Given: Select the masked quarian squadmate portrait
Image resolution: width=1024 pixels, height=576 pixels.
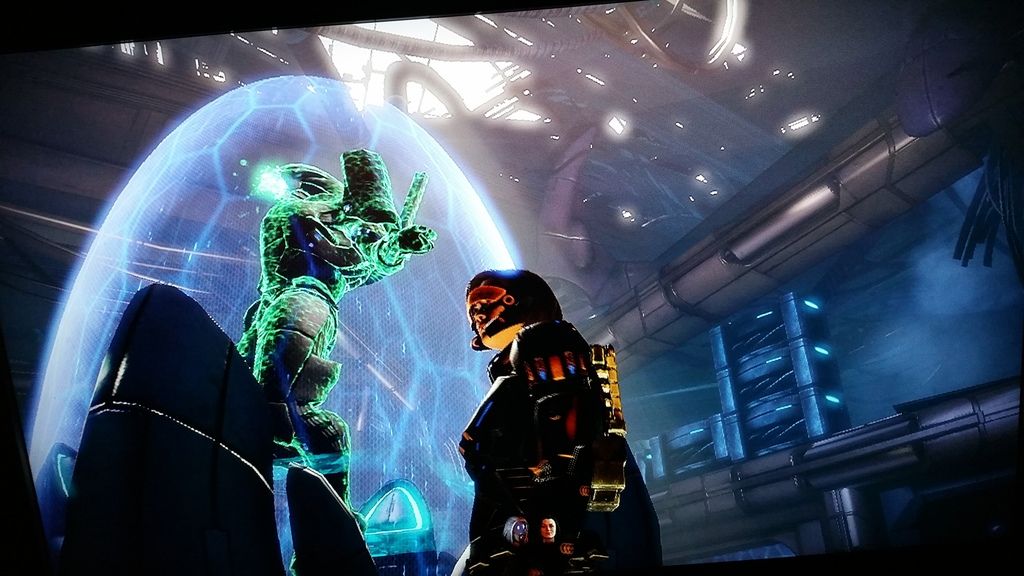Looking at the screenshot, I should click(x=516, y=531).
